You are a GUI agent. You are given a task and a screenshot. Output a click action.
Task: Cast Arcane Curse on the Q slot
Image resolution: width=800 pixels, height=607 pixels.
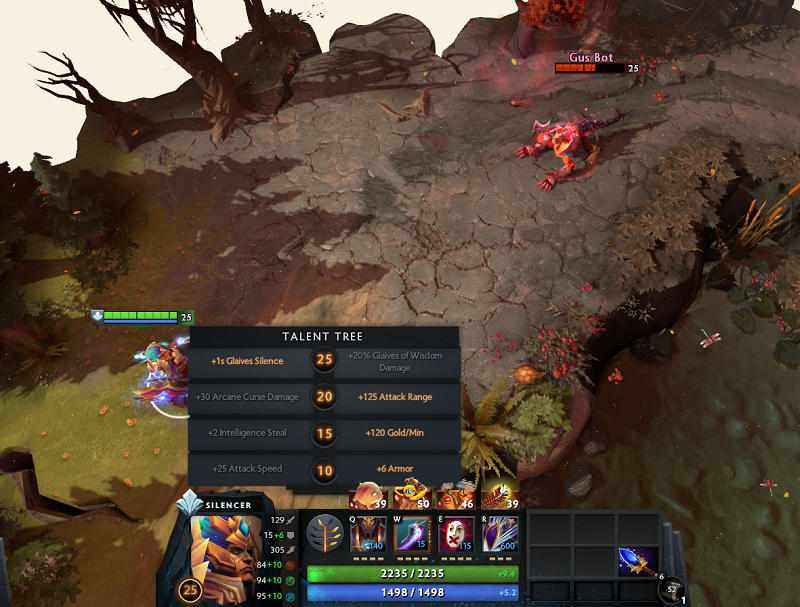pyautogui.click(x=368, y=534)
